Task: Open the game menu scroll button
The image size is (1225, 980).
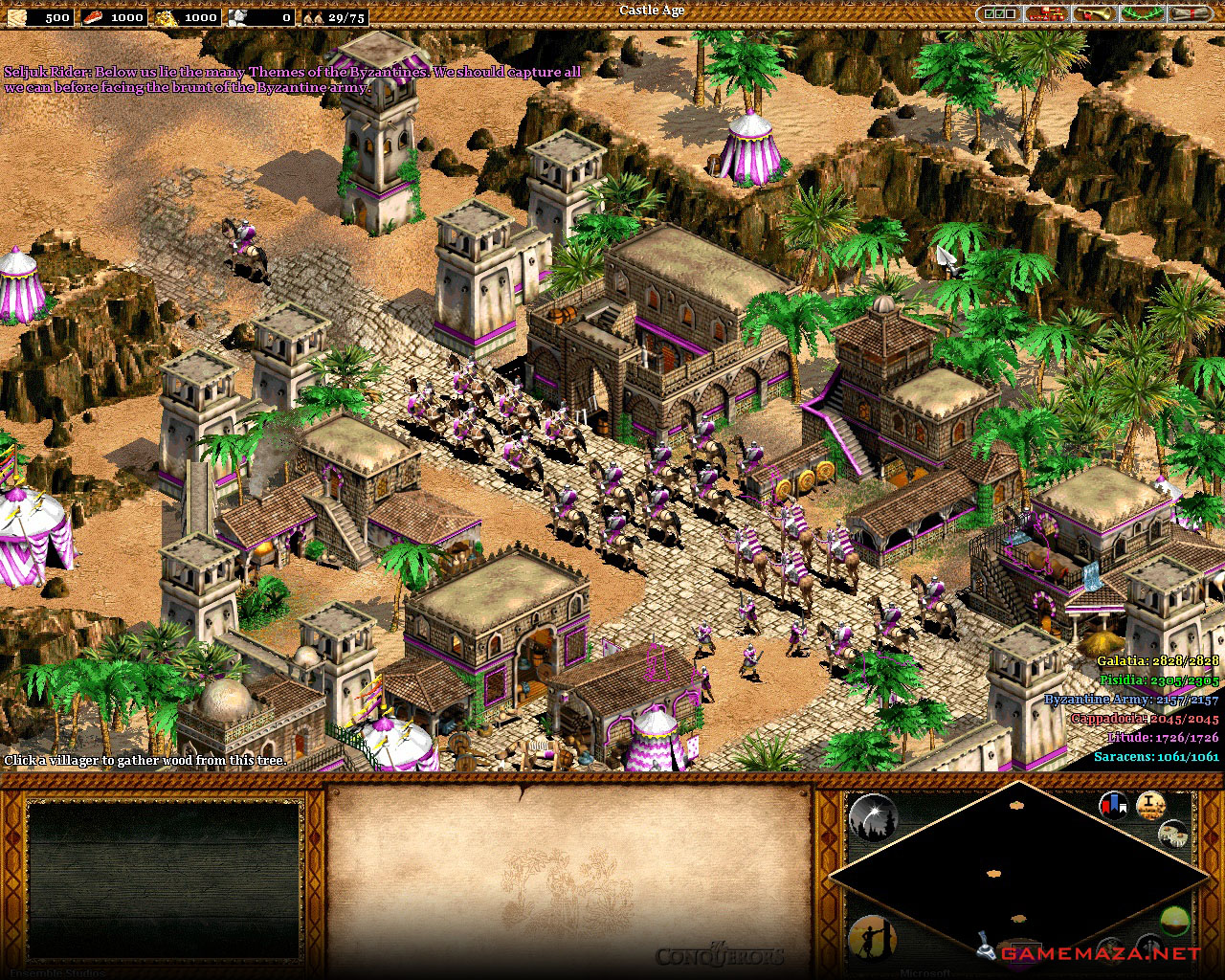Action: coord(1190,13)
